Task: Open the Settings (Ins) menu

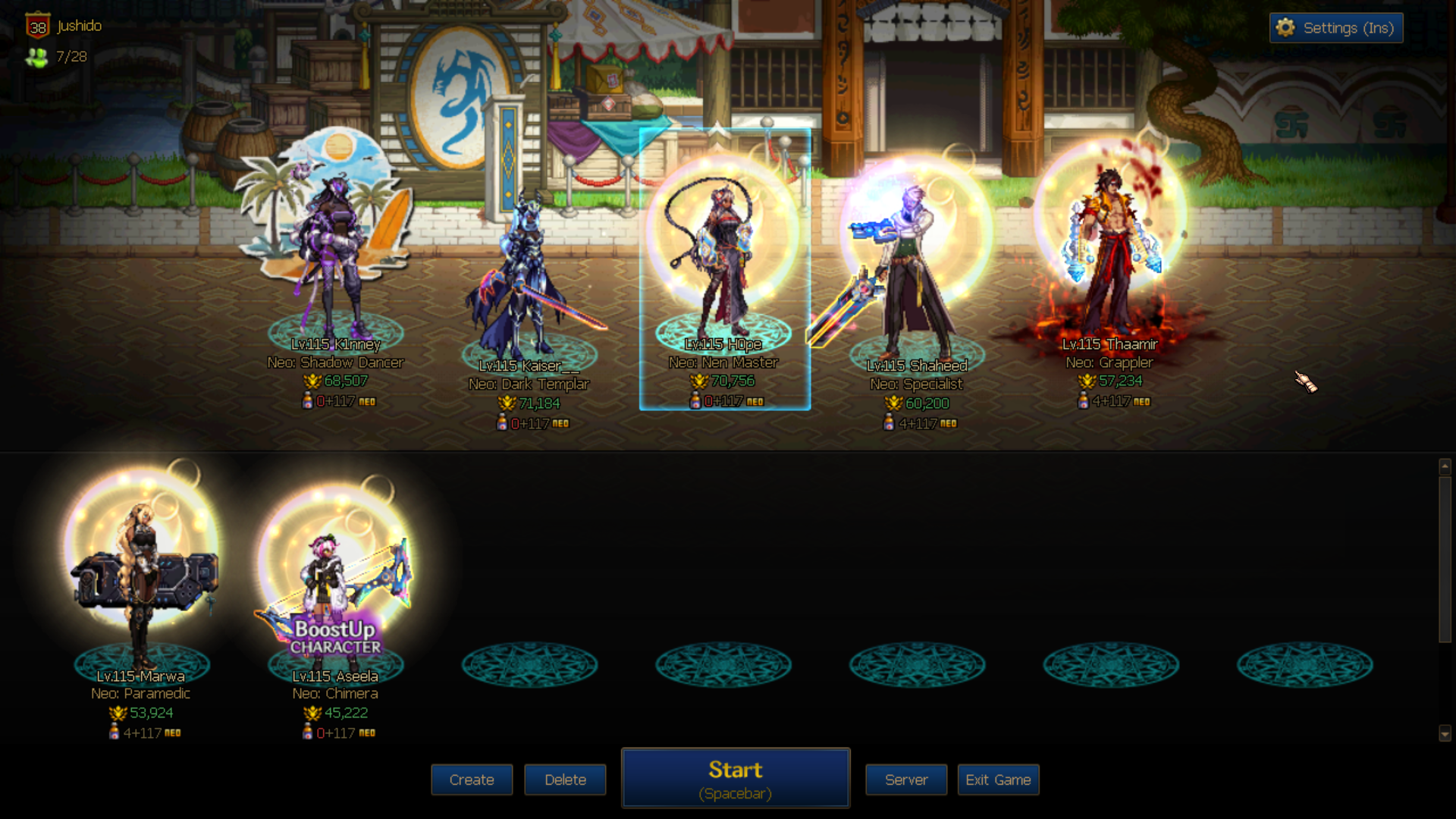Action: [1336, 28]
